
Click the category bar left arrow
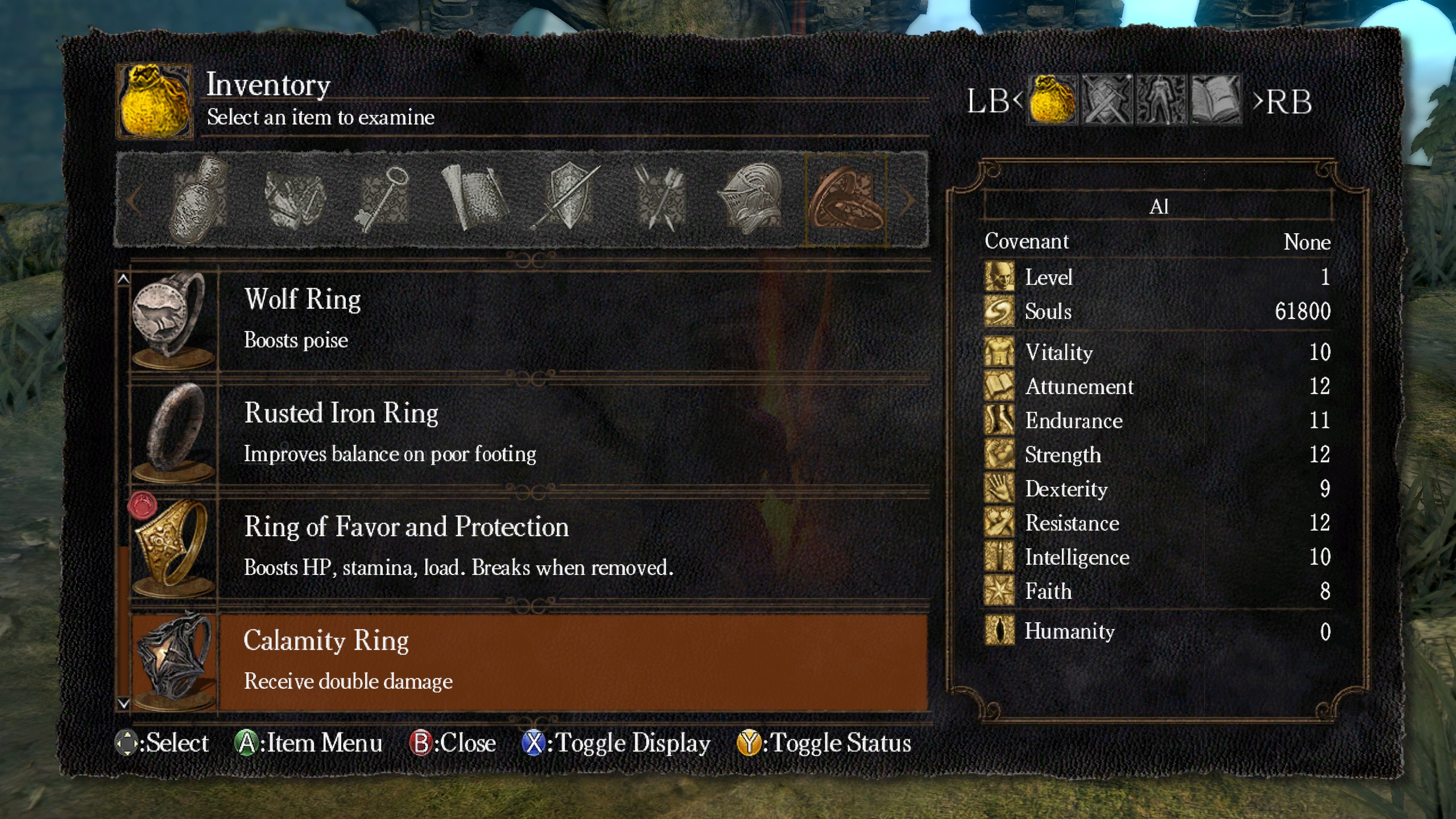134,200
